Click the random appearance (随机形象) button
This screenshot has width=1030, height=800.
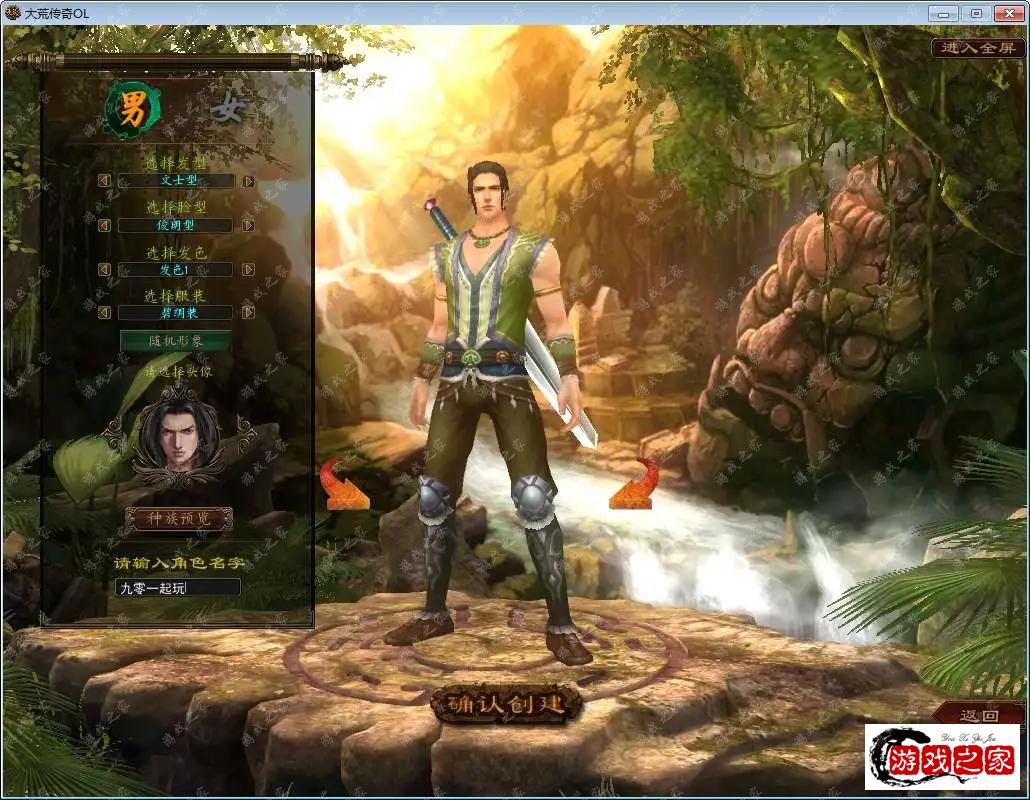[x=176, y=341]
